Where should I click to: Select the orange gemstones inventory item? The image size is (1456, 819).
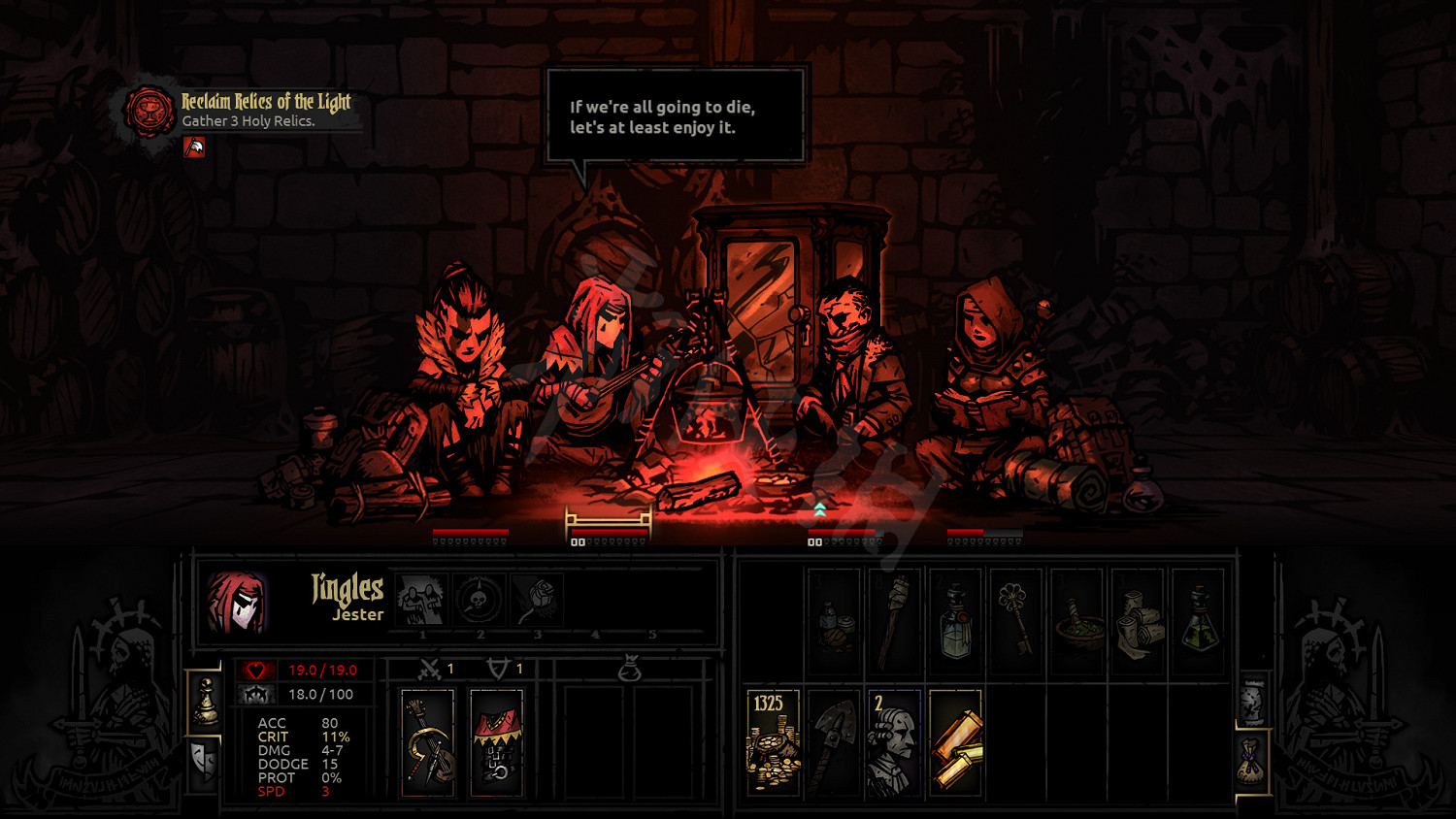point(955,742)
